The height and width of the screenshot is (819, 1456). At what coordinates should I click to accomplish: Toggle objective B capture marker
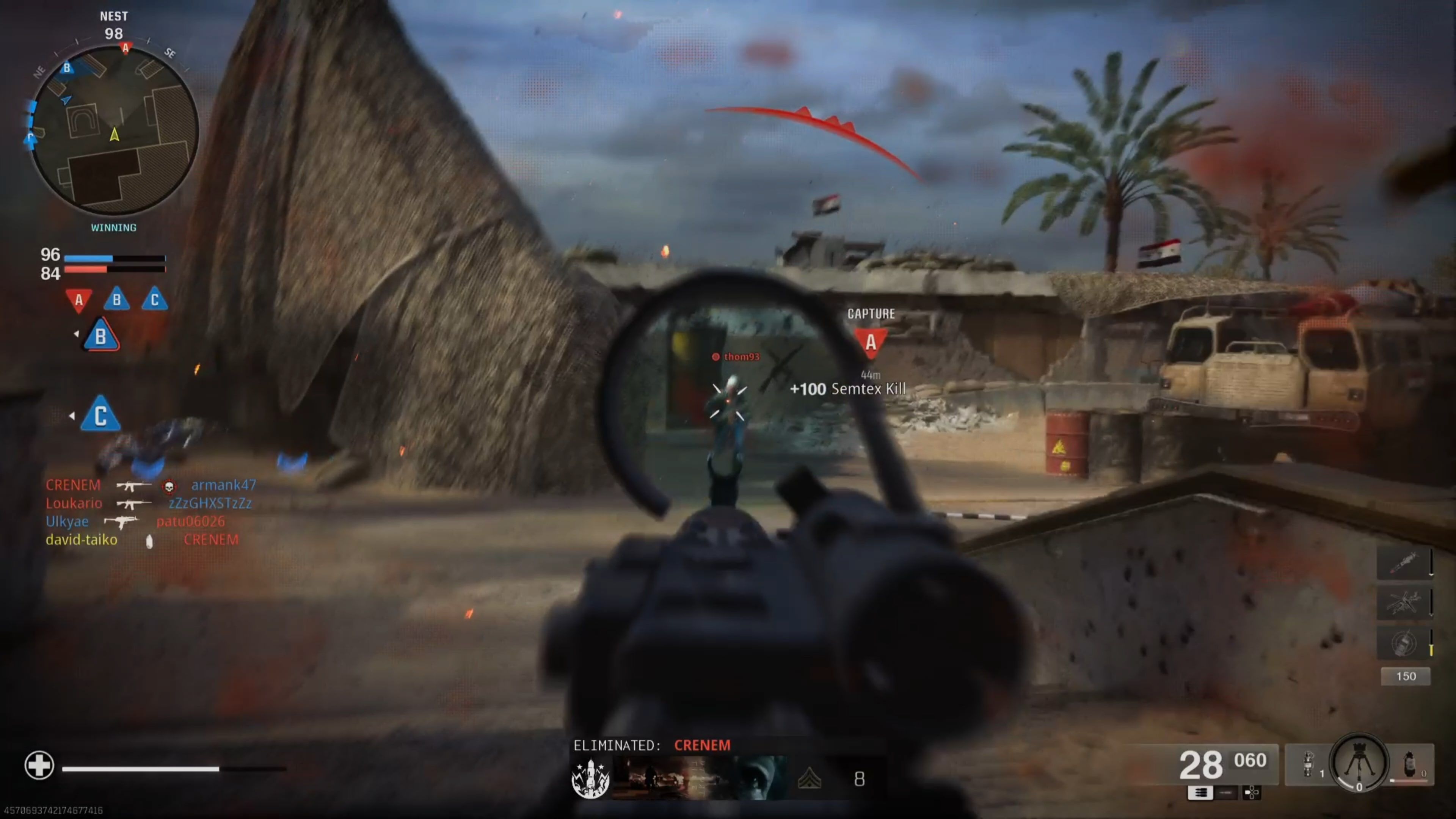(x=100, y=334)
